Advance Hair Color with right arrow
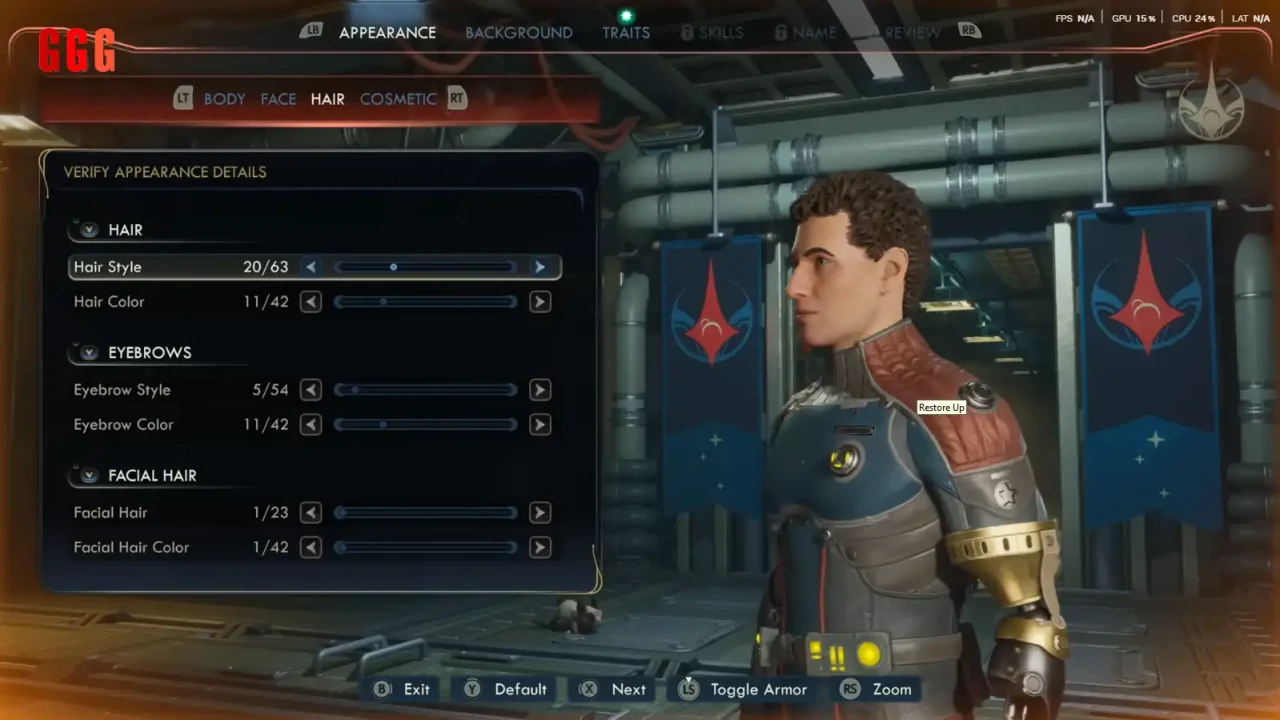Screen dimensions: 1280x720 [540, 302]
